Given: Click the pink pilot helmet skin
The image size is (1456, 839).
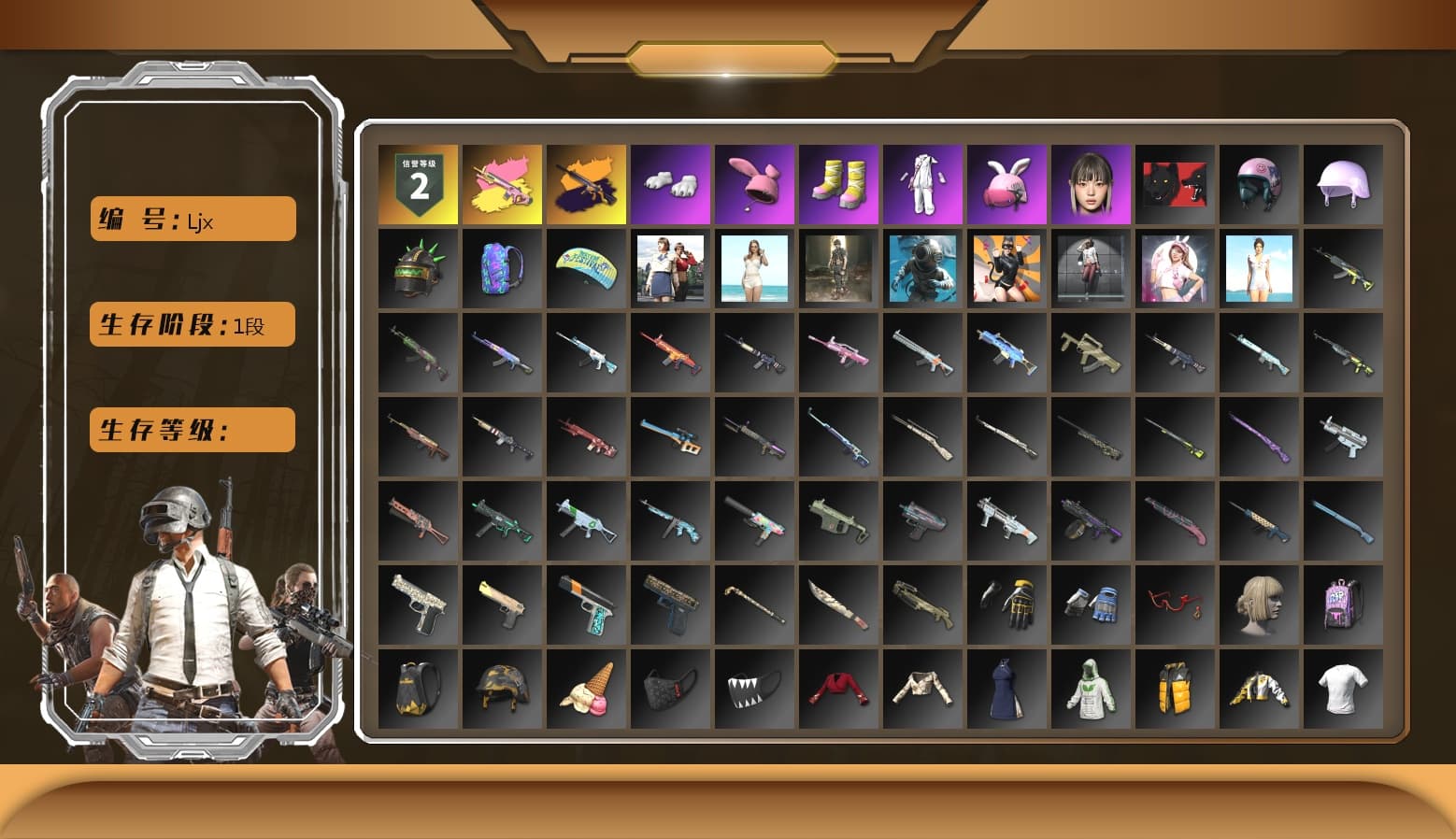Looking at the screenshot, I should (1259, 184).
